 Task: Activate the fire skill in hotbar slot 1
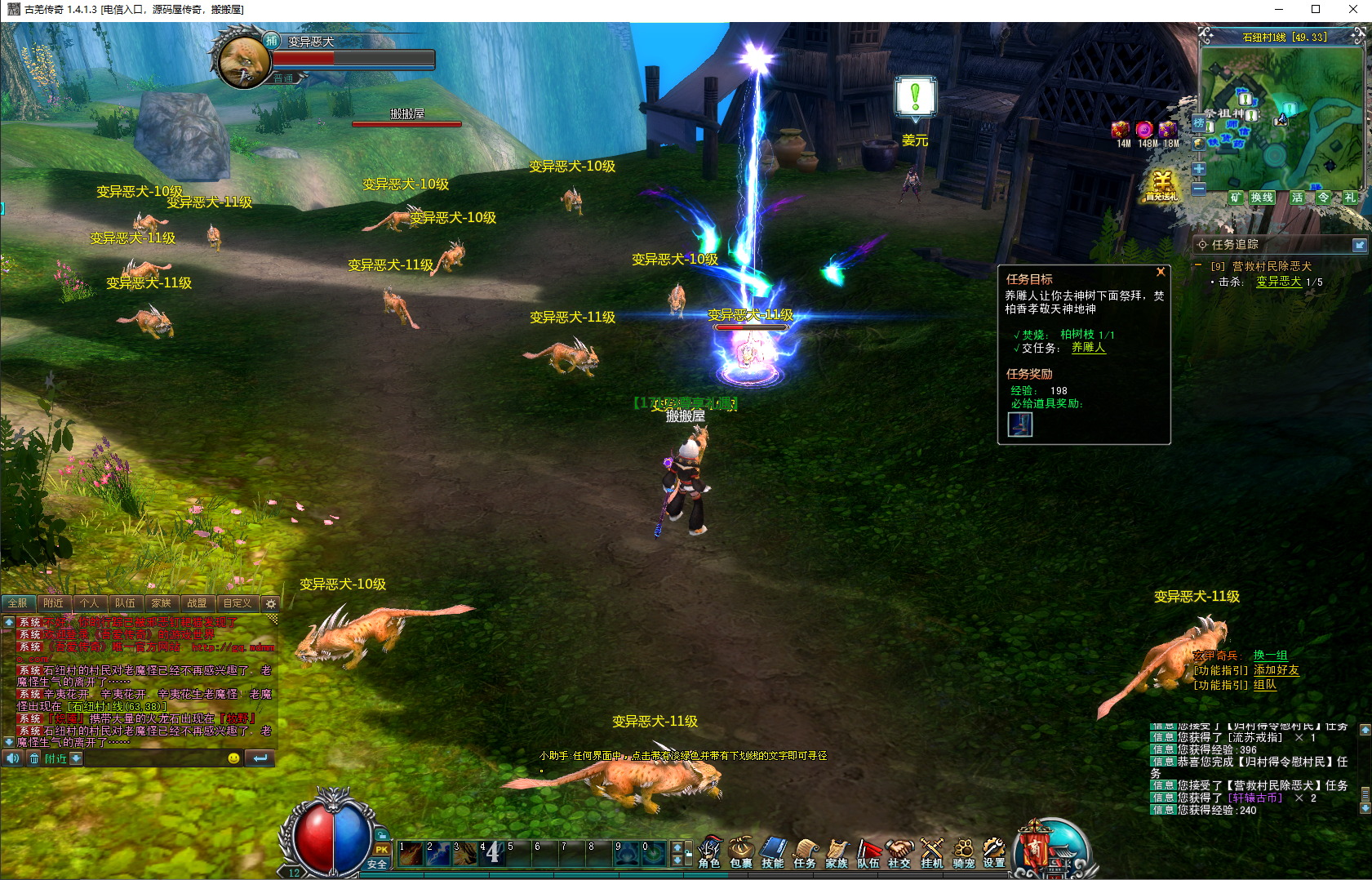pyautogui.click(x=411, y=853)
